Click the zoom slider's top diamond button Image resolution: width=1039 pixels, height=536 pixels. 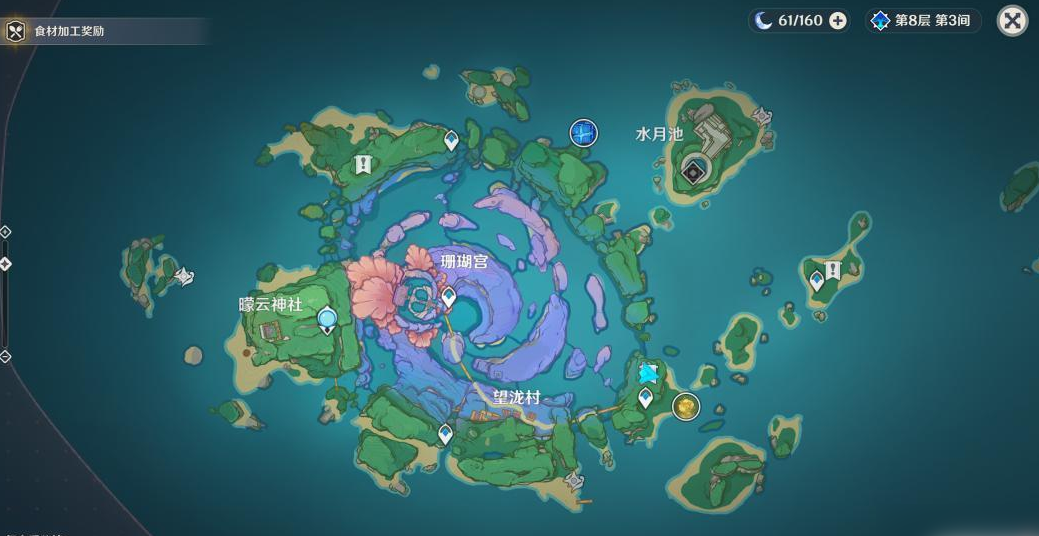(5, 232)
